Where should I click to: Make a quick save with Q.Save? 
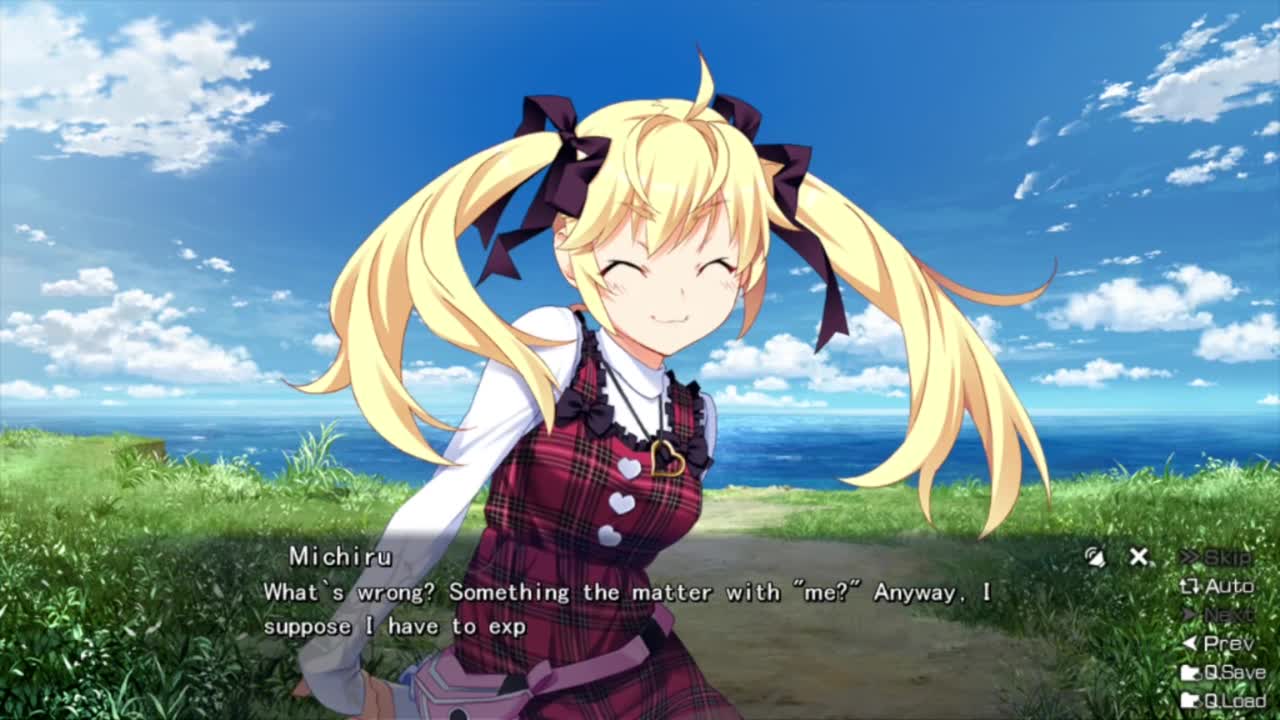pos(1222,673)
